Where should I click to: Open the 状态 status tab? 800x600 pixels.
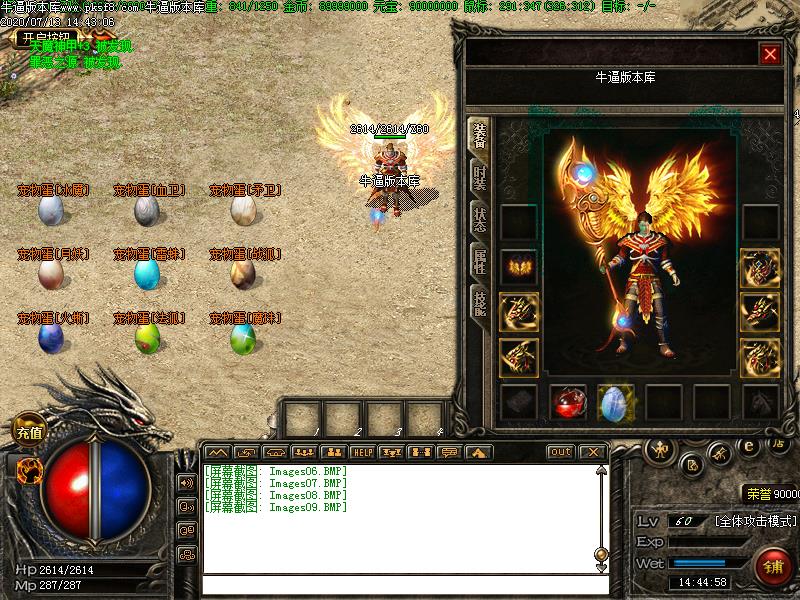tap(480, 220)
